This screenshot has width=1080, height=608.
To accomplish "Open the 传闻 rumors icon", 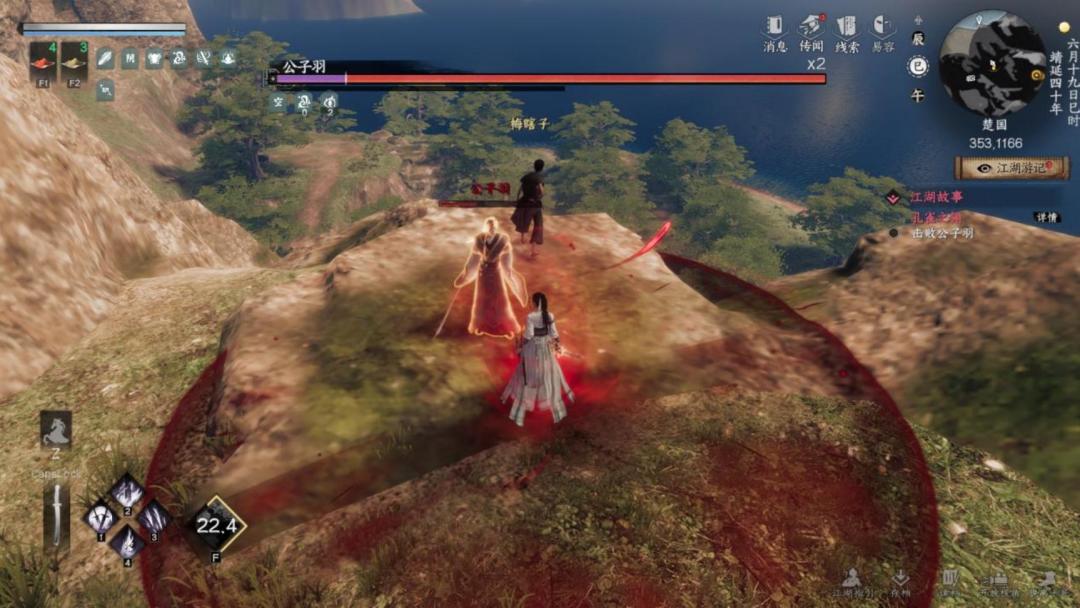I will (811, 27).
